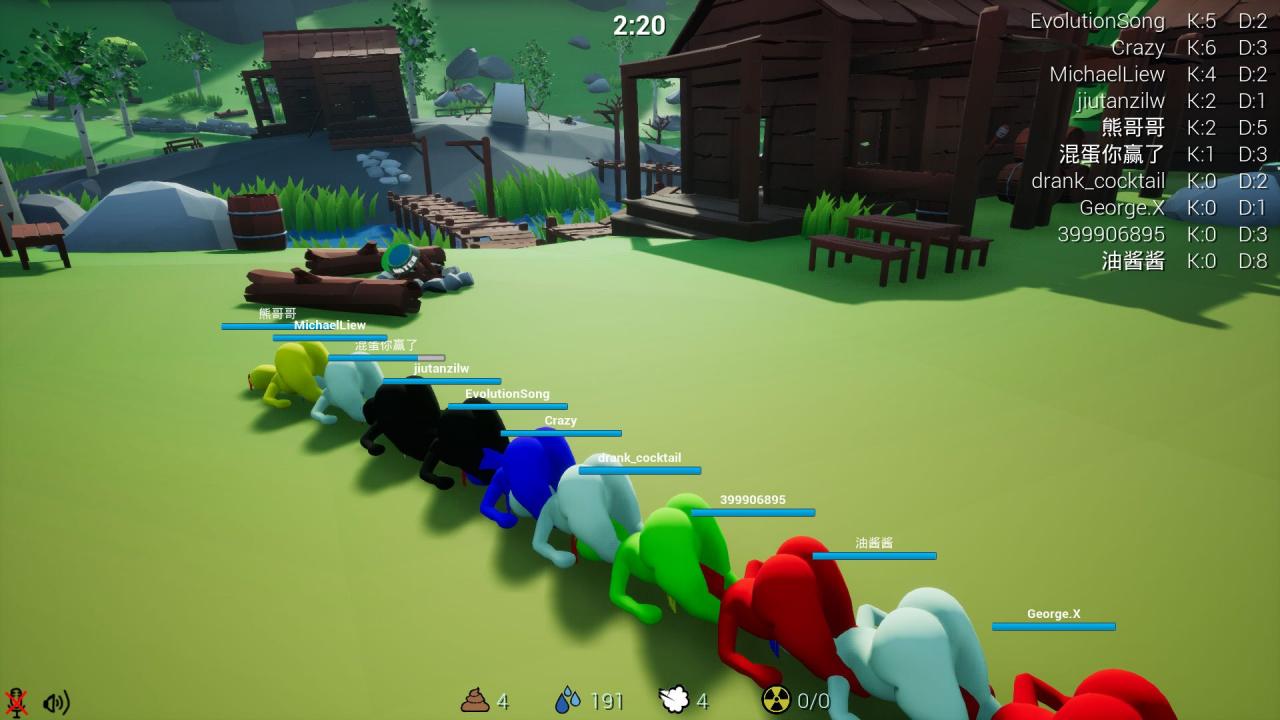Choose player 399906895 in the scoreboard
Image resolution: width=1280 pixels, height=720 pixels.
1111,234
